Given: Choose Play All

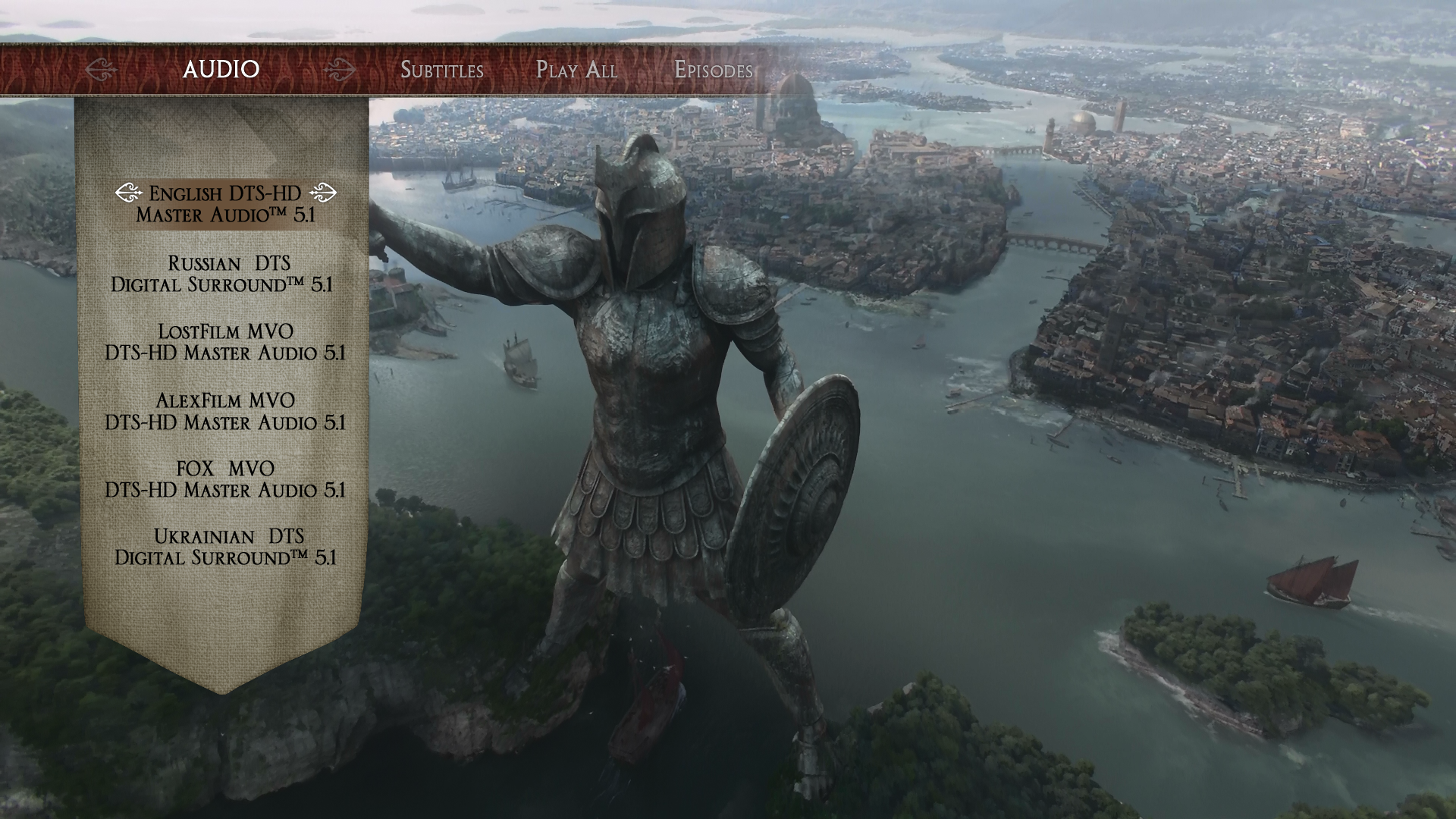Looking at the screenshot, I should (x=576, y=71).
